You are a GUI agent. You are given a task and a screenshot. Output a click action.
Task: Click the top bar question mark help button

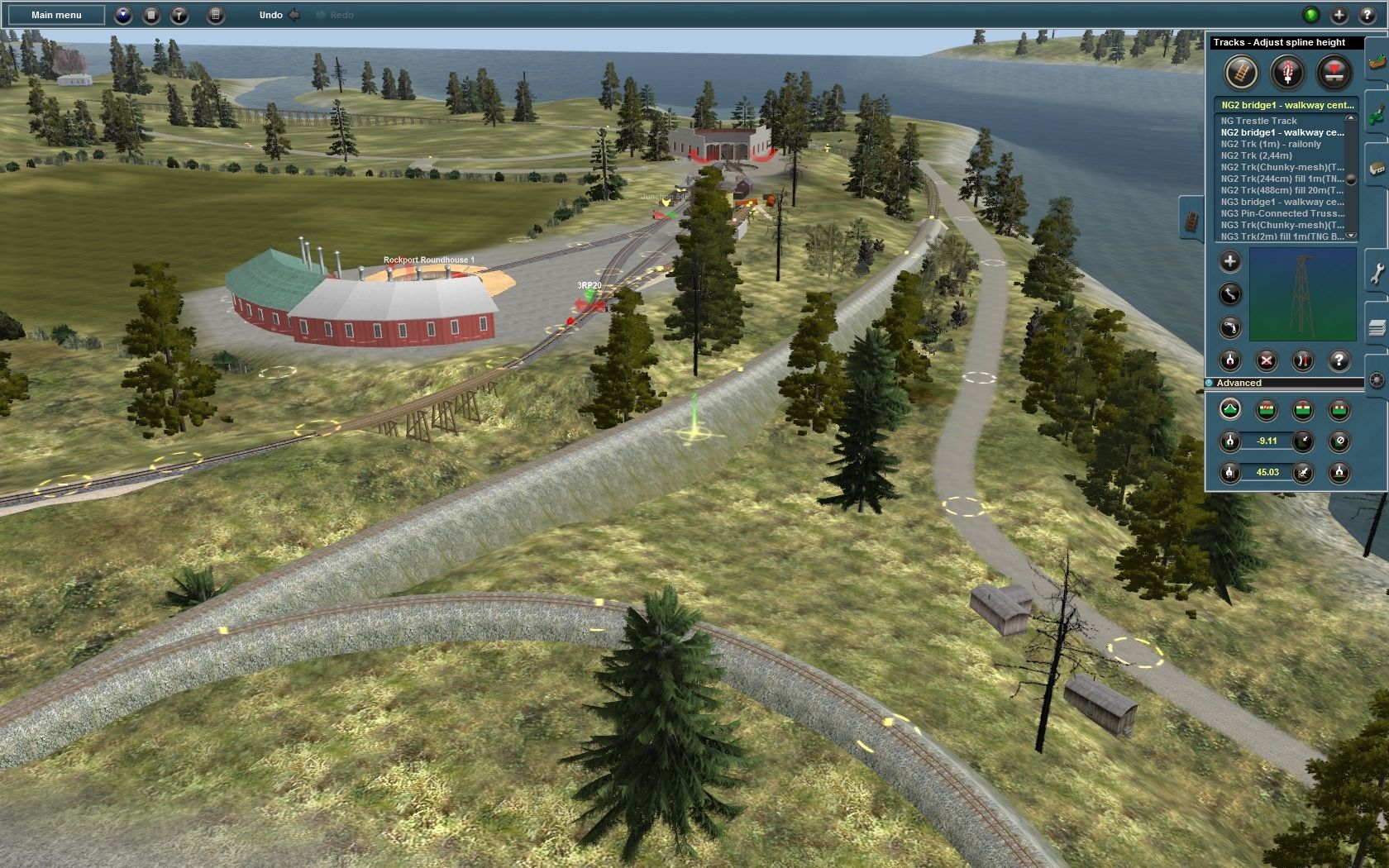1368,15
